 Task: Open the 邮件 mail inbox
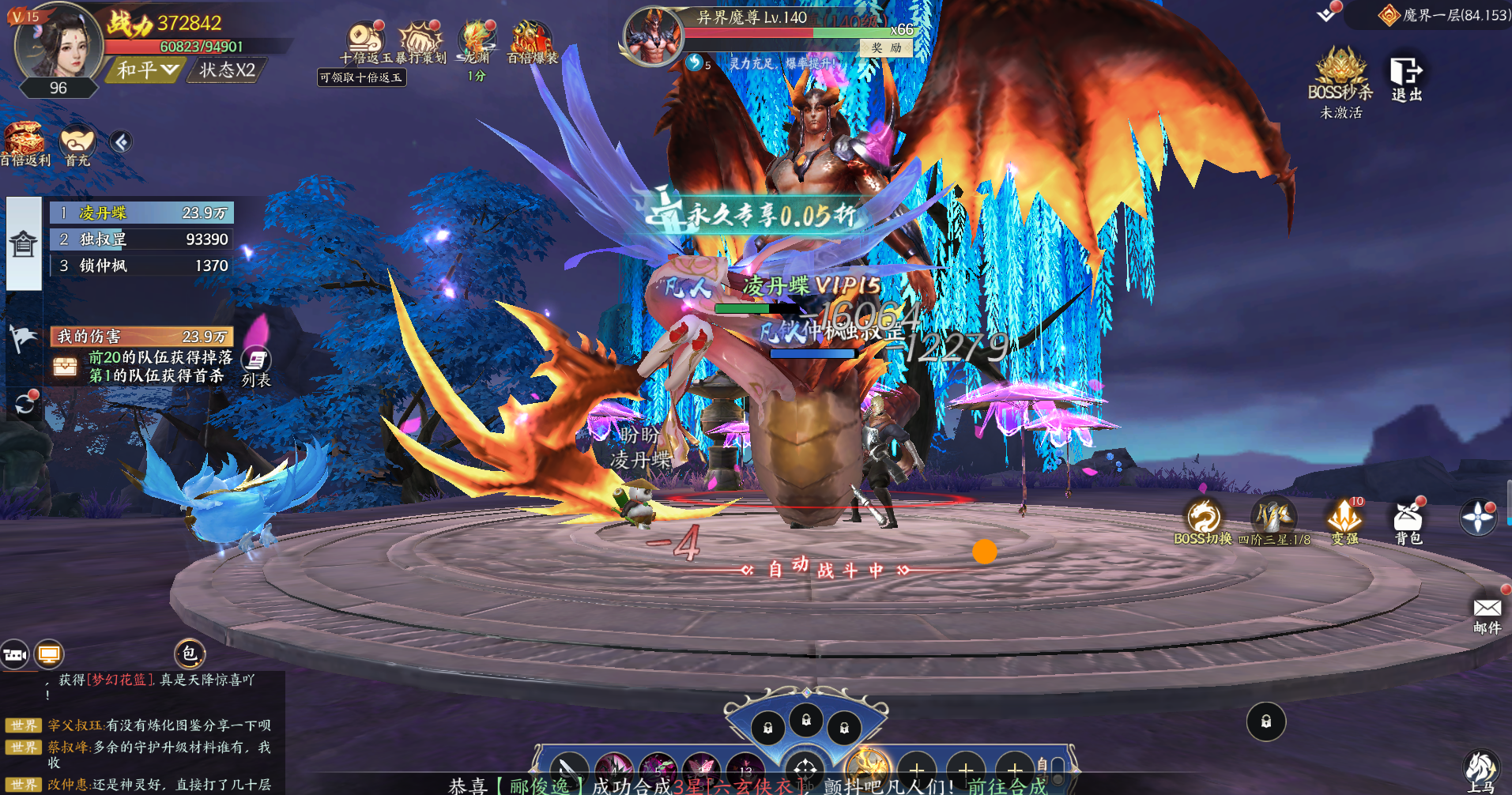coord(1487,614)
